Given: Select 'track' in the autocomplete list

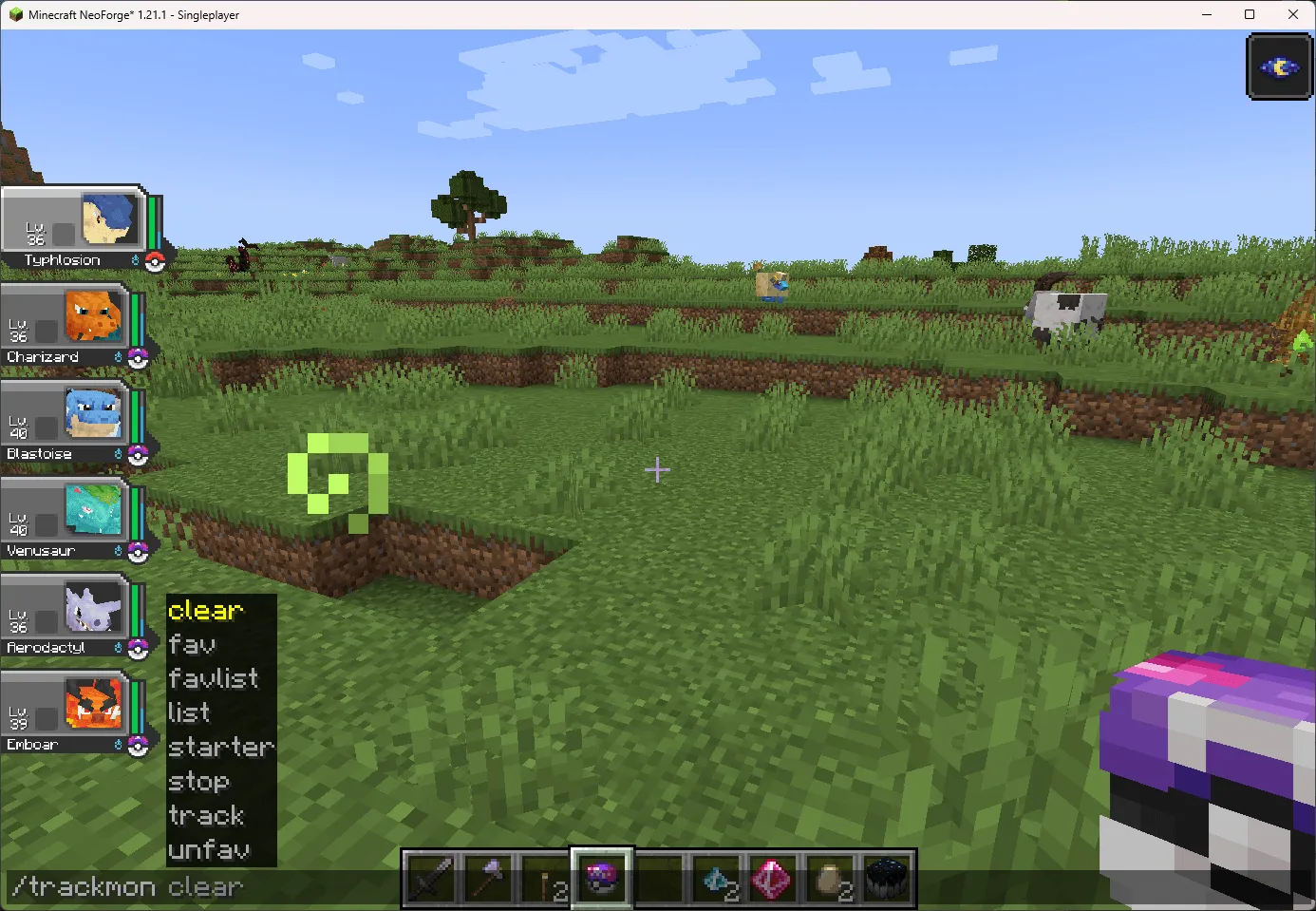Looking at the screenshot, I should point(206,816).
